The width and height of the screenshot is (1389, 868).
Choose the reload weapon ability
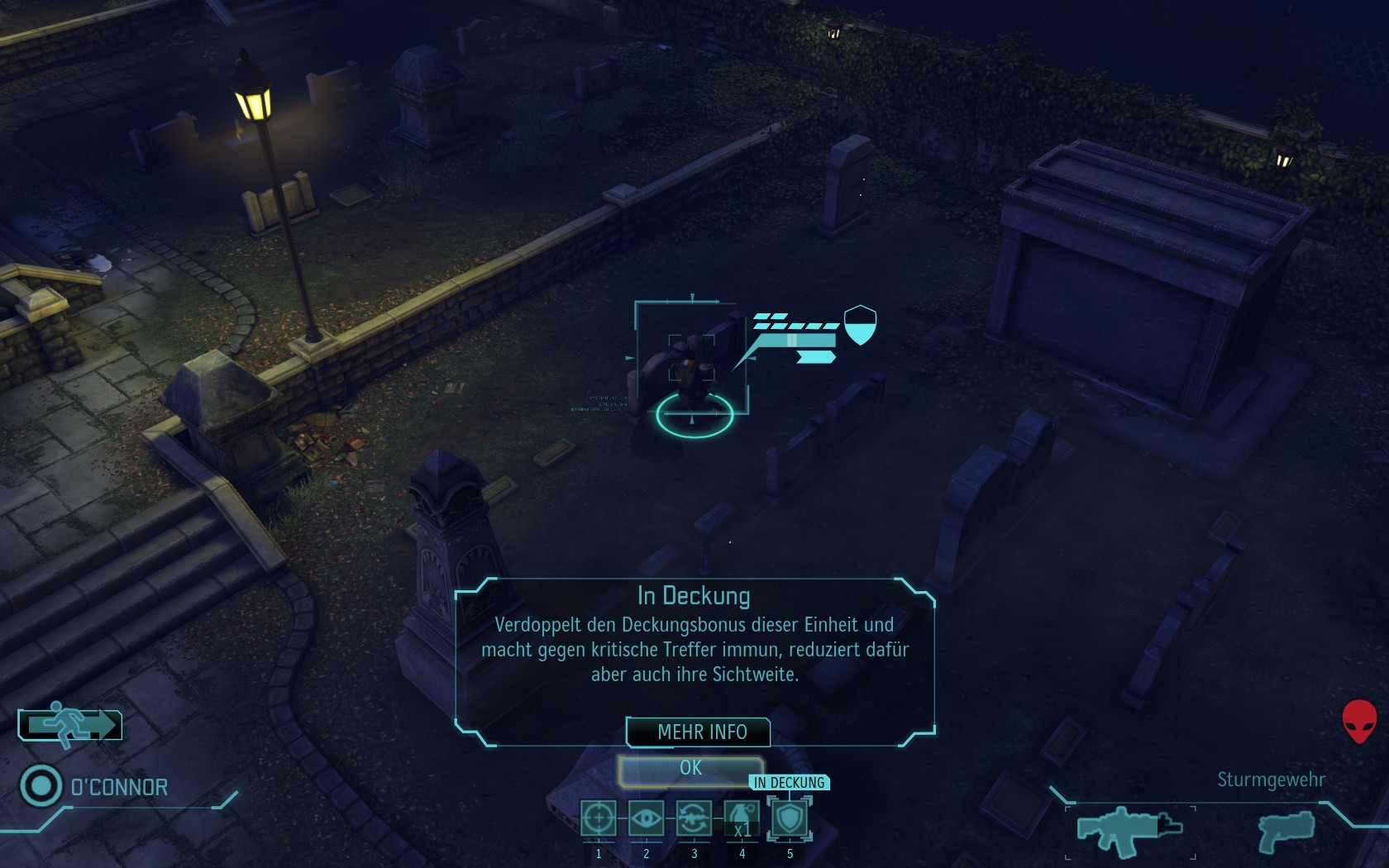[x=694, y=818]
